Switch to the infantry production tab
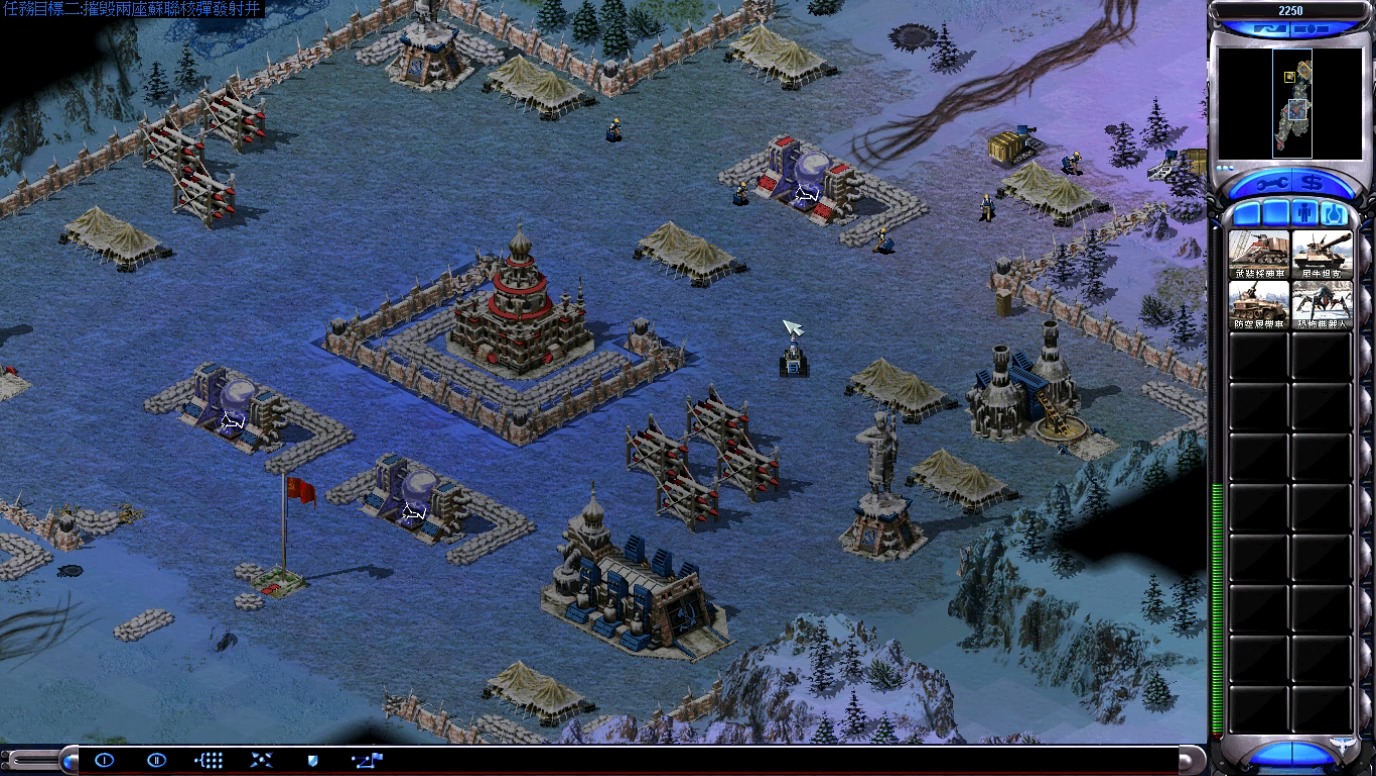This screenshot has width=1376, height=776. (x=1304, y=213)
